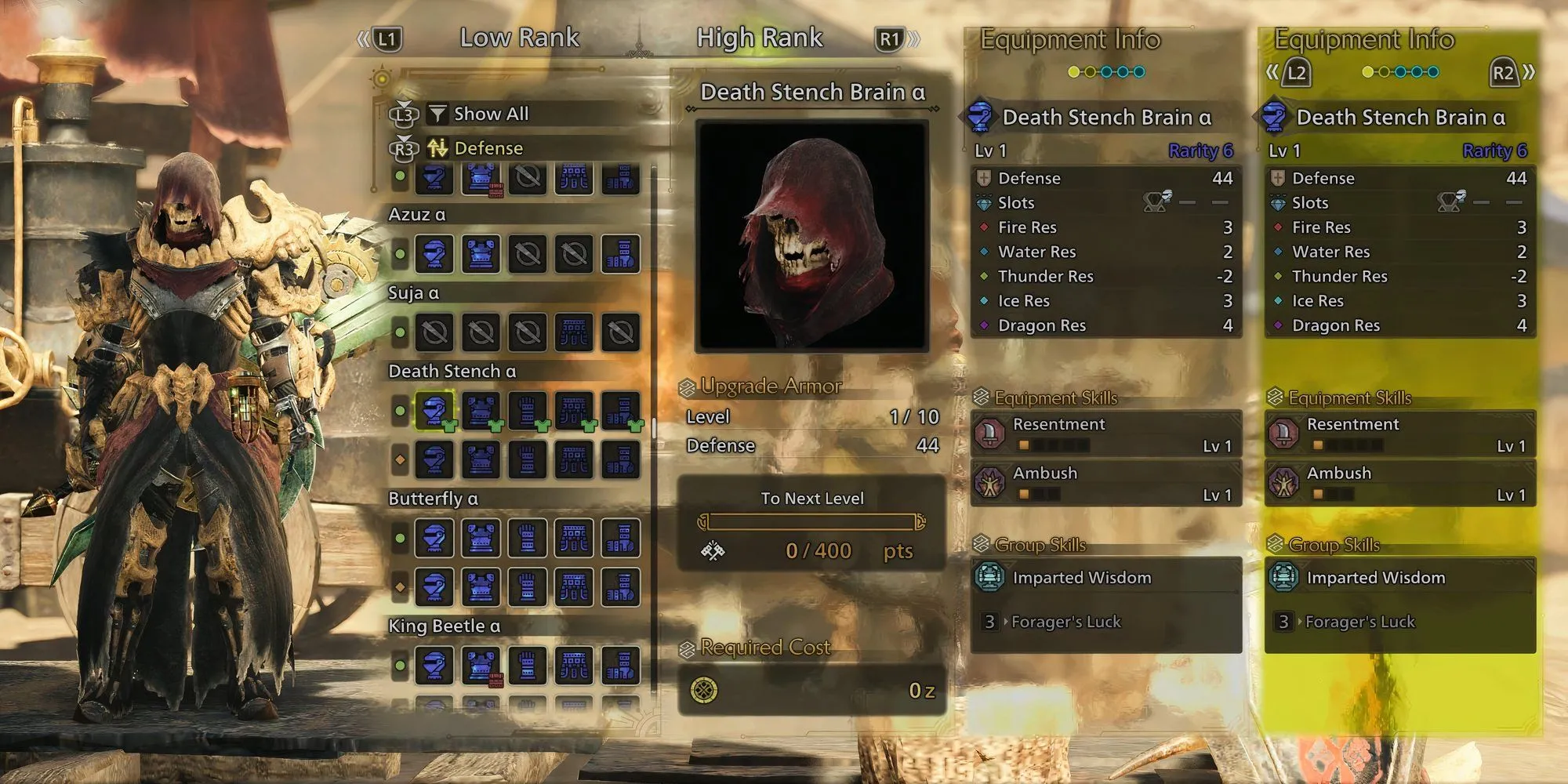Viewport: 1568px width, 784px height.
Task: Click the Death Stench Brain α preview image
Action: (x=812, y=235)
